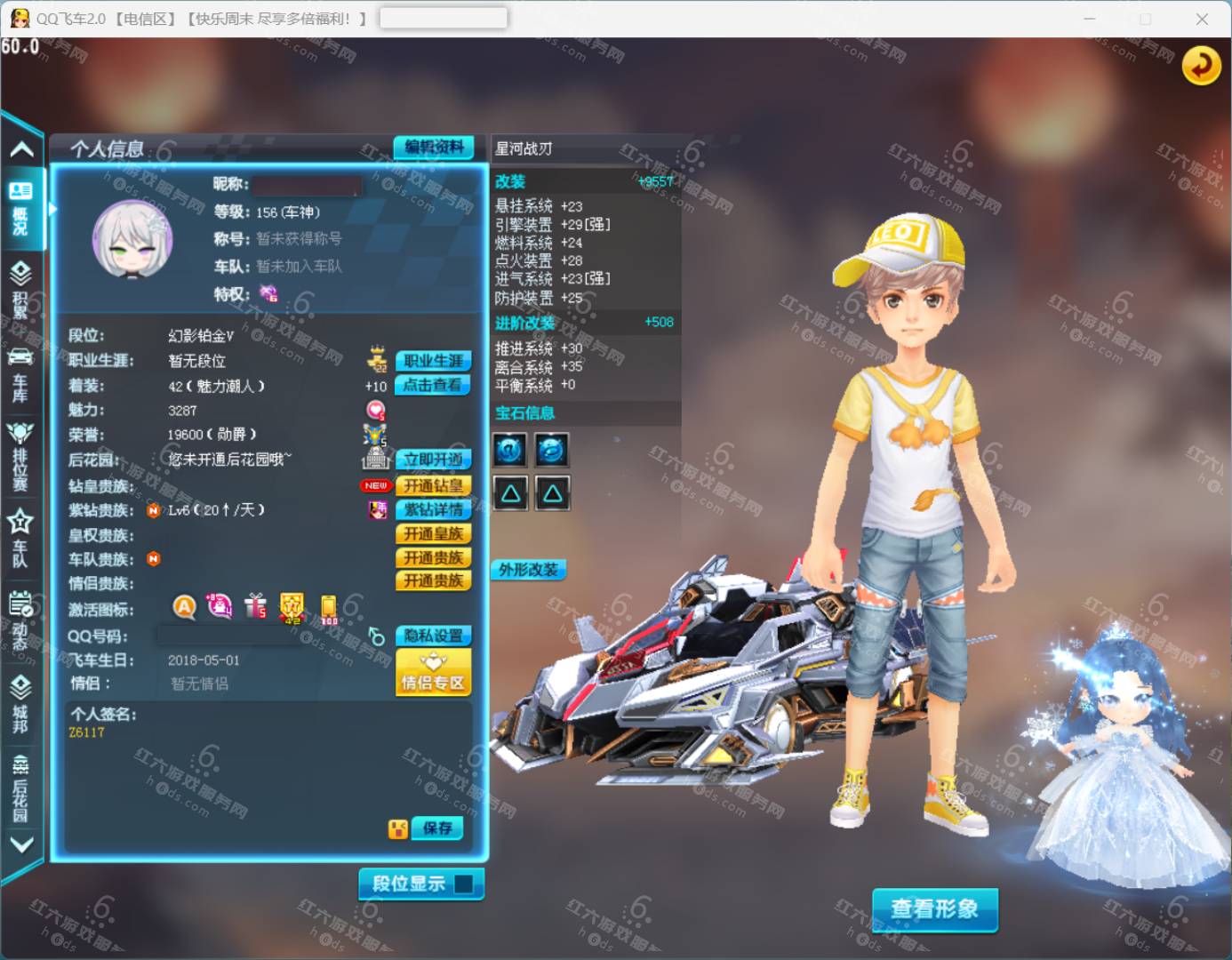Open 外形改装 appearance modification
This screenshot has width=1232, height=960.
[x=529, y=570]
